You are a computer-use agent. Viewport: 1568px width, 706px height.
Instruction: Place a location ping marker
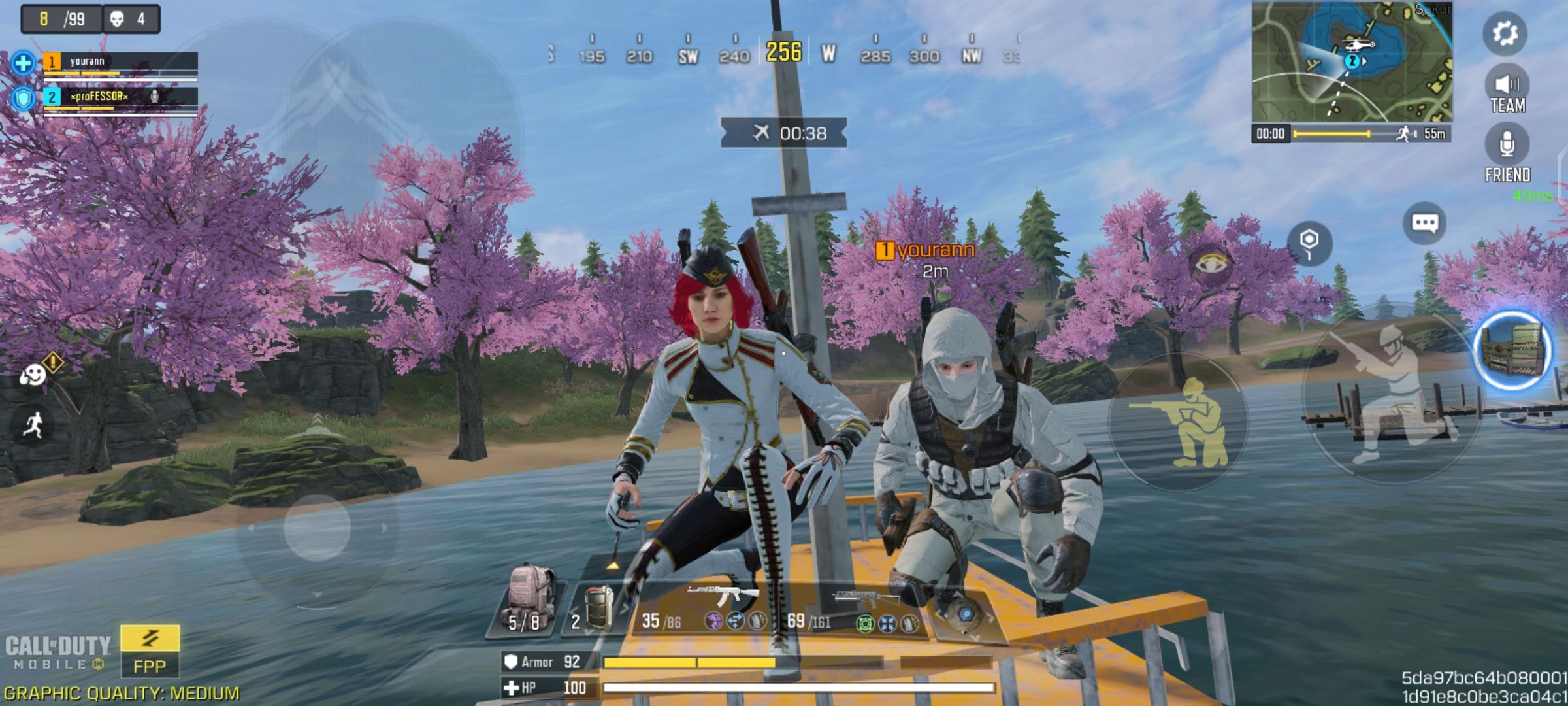[1309, 243]
